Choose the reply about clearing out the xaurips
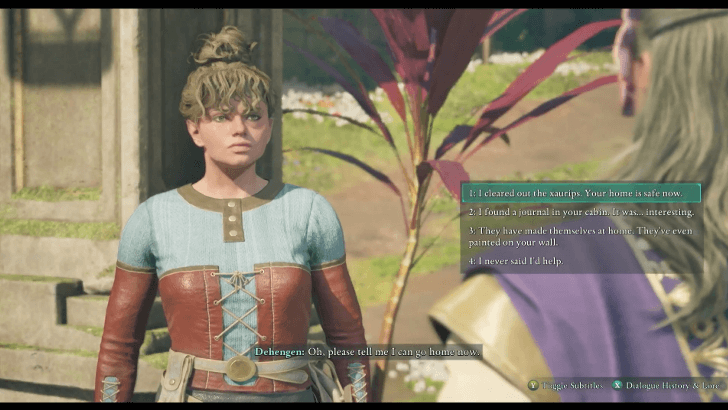Image resolution: width=728 pixels, height=410 pixels. pyautogui.click(x=580, y=192)
